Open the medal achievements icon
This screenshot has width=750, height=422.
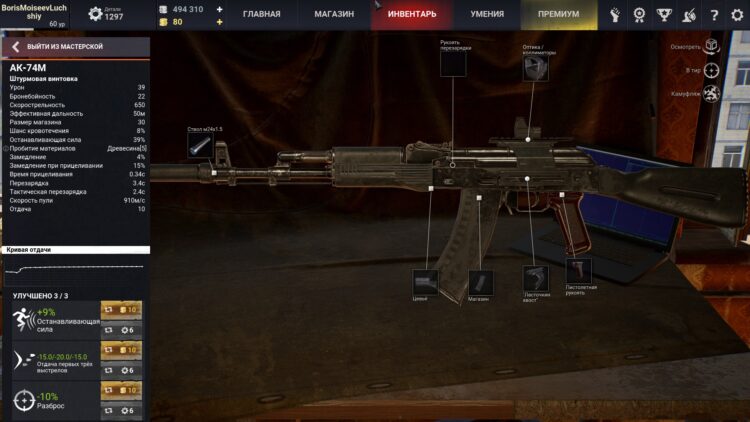pyautogui.click(x=640, y=15)
